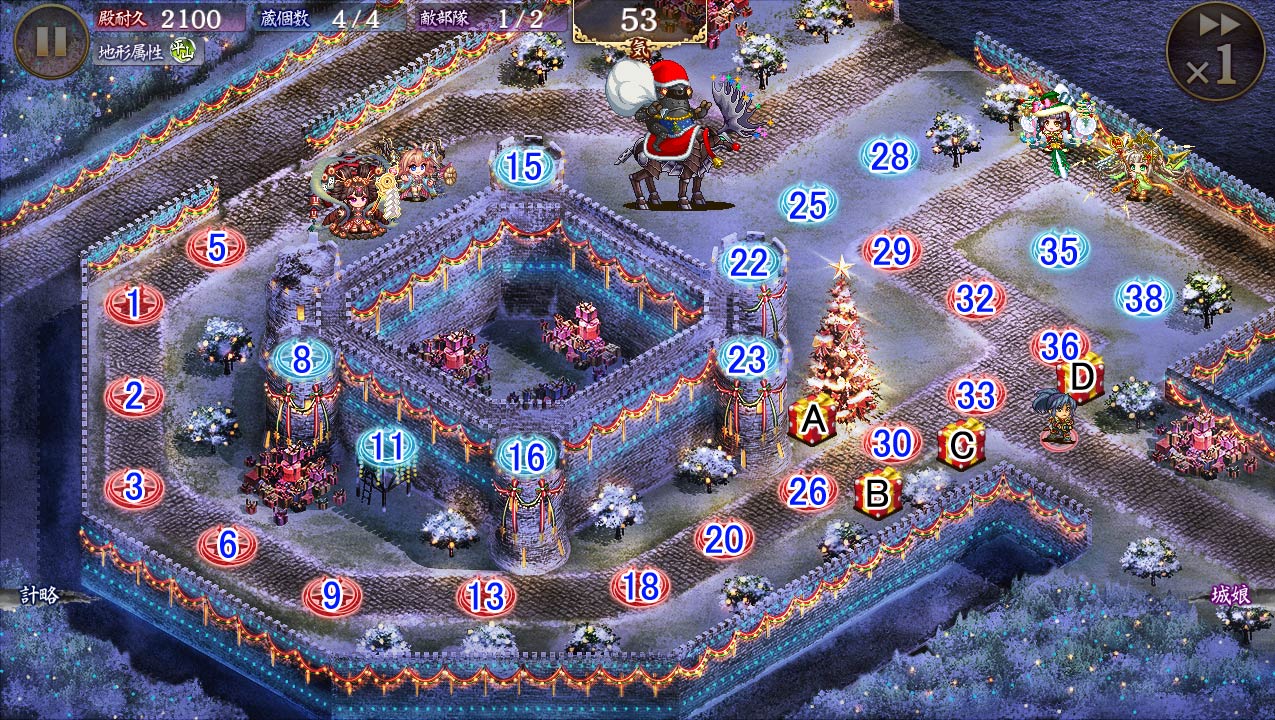Open the 城娘 castle girl panel

pos(1231,595)
